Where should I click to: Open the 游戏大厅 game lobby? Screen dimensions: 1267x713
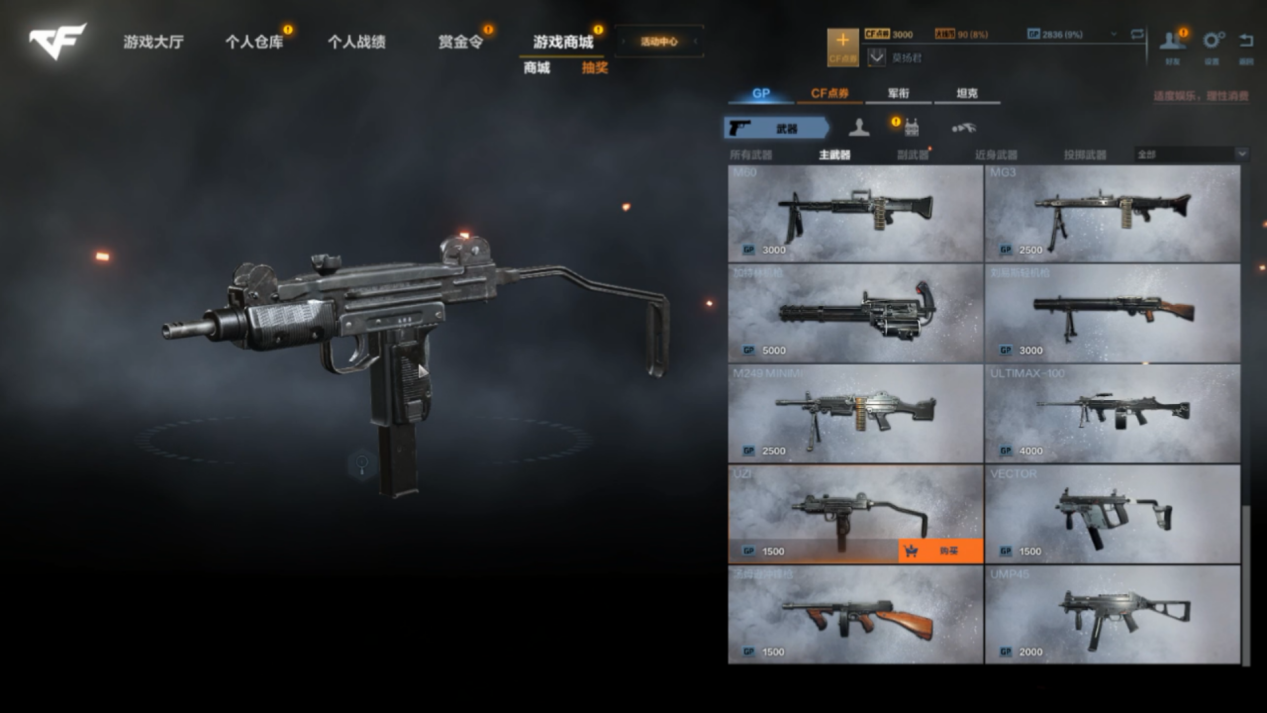(153, 42)
